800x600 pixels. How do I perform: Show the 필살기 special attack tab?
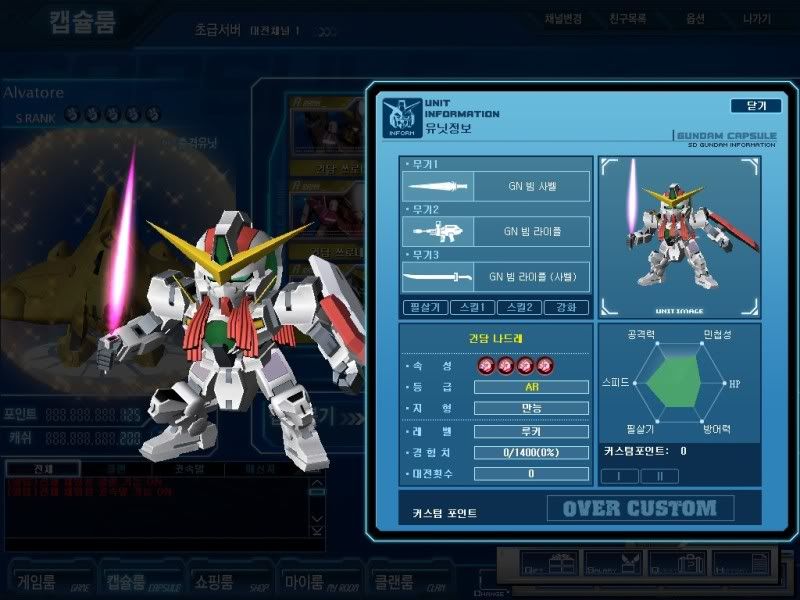point(422,308)
